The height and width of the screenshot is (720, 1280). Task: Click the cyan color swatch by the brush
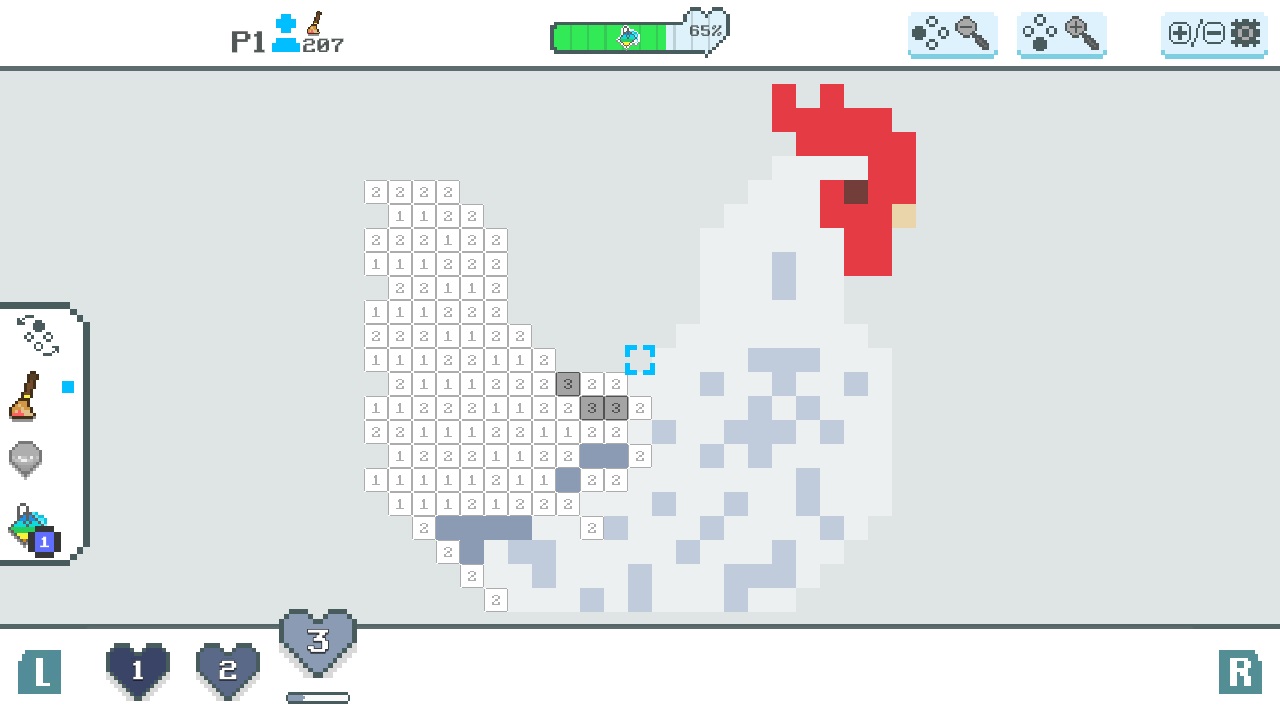(x=67, y=386)
